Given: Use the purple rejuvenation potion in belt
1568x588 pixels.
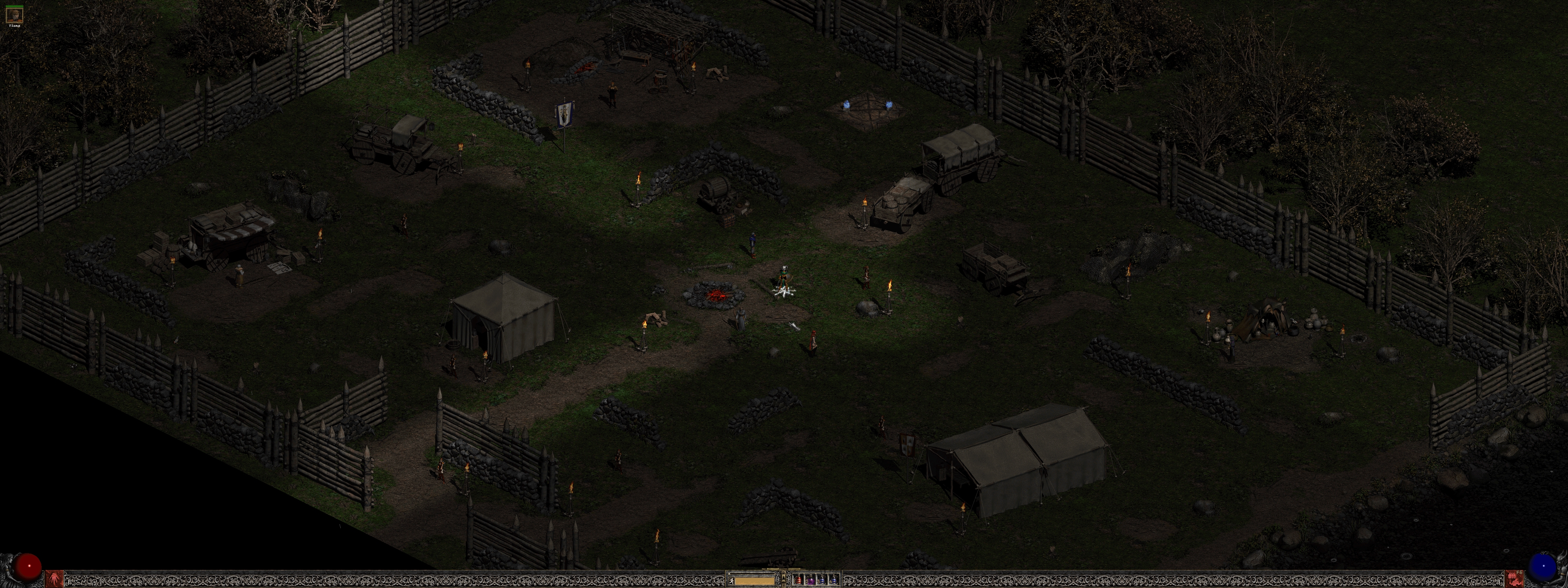Looking at the screenshot, I should pos(810,580).
